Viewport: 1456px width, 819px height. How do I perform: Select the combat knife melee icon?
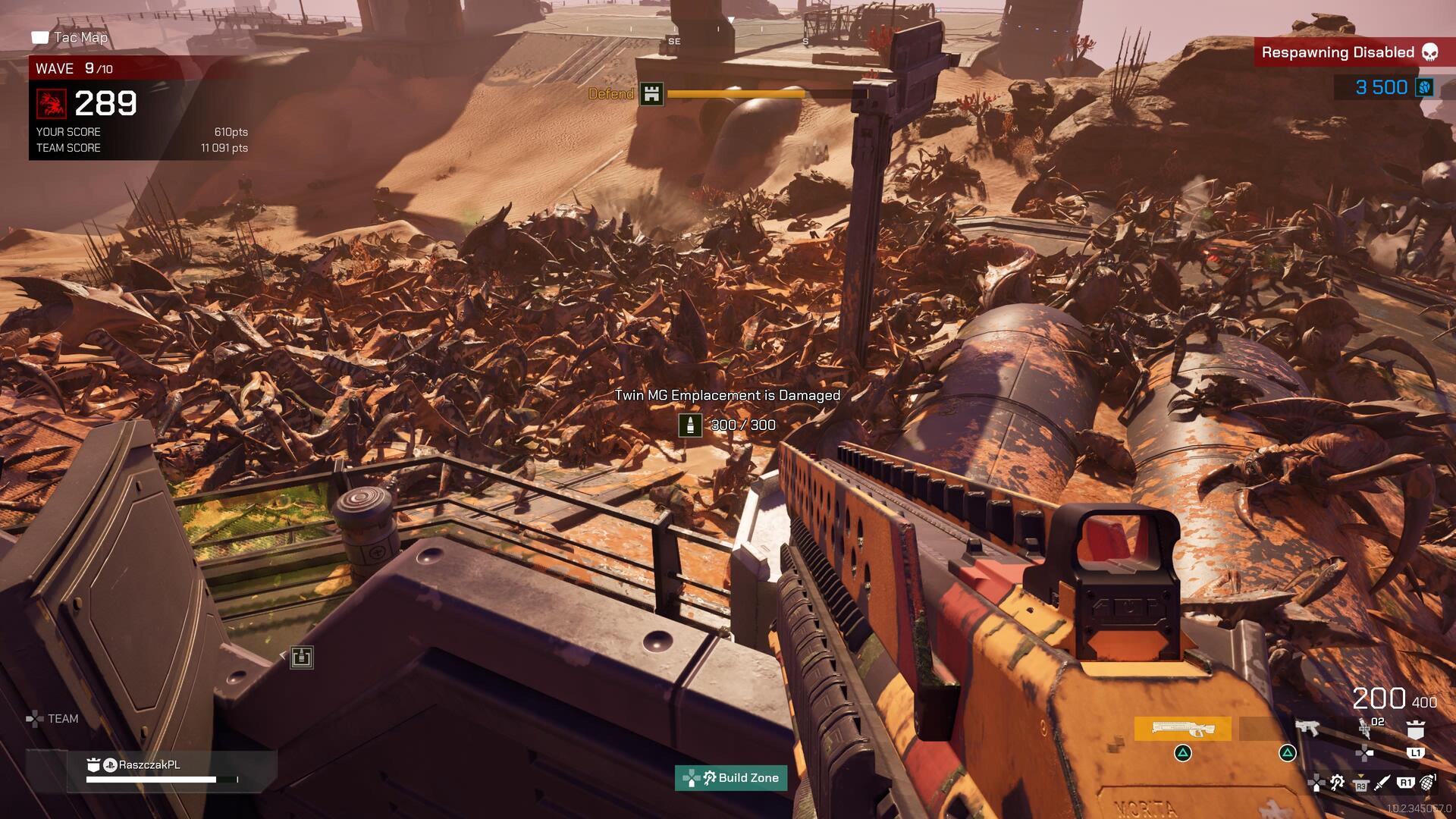1382,783
